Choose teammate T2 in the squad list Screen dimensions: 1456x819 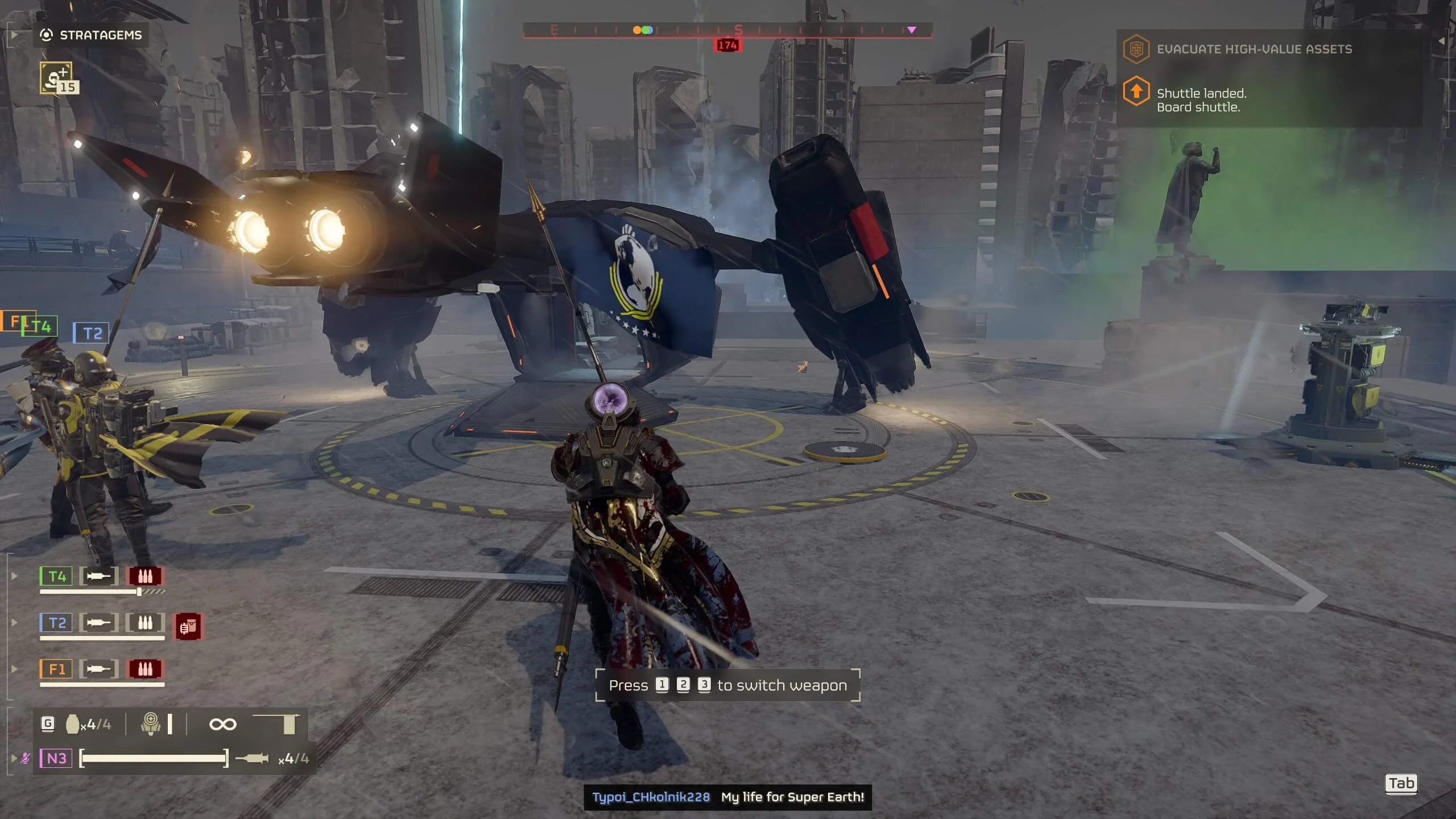tap(56, 623)
